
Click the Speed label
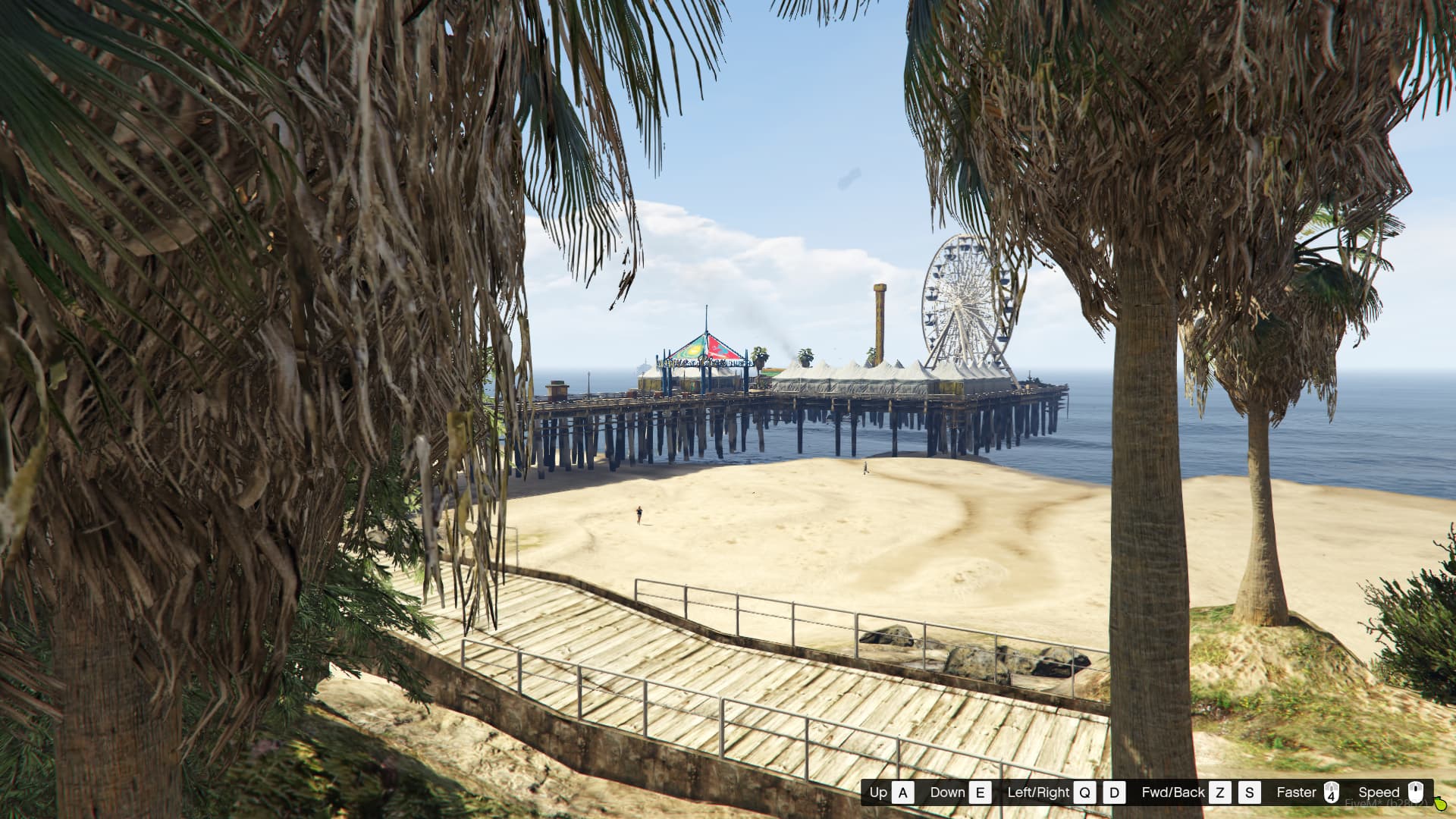point(1379,792)
